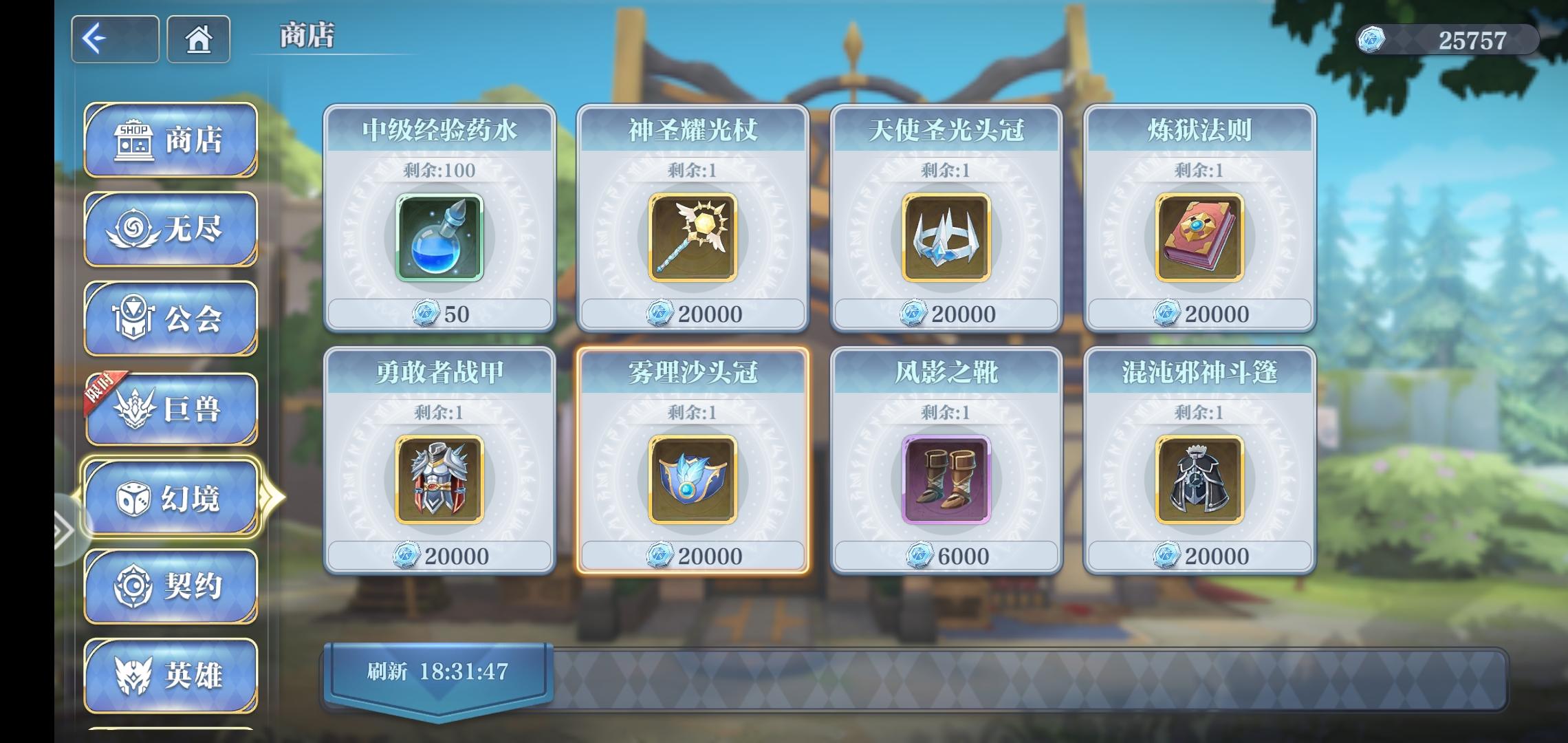The image size is (1568, 743).
Task: Select the 英雄 shop tab
Action: pyautogui.click(x=170, y=676)
